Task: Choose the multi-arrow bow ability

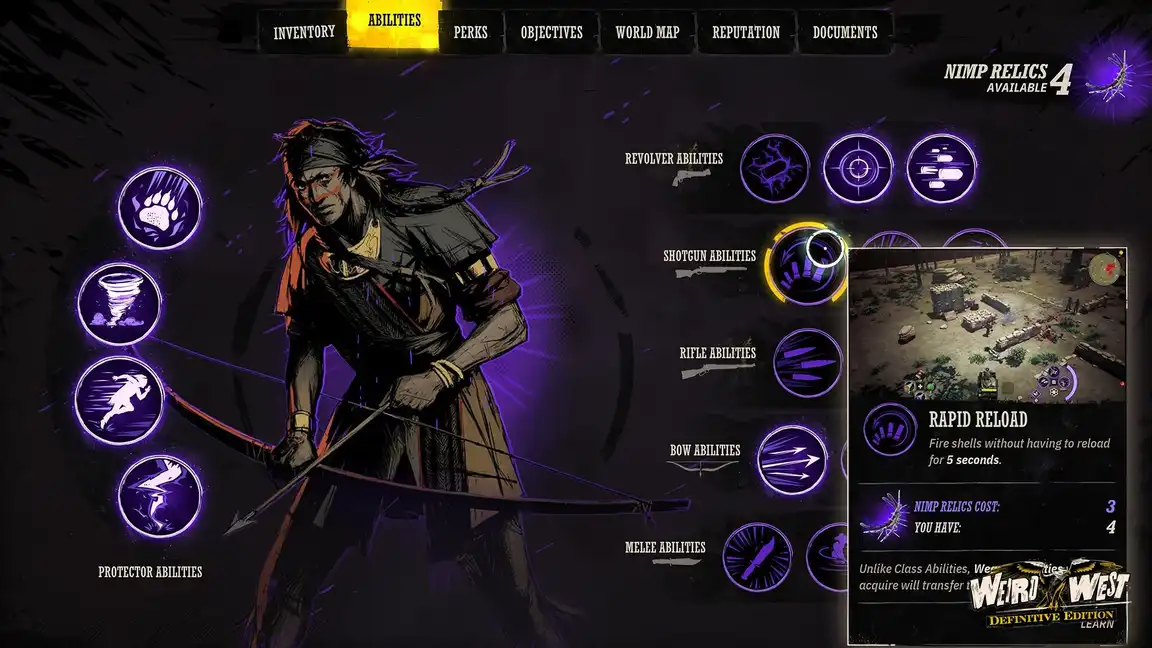Action: pos(792,460)
